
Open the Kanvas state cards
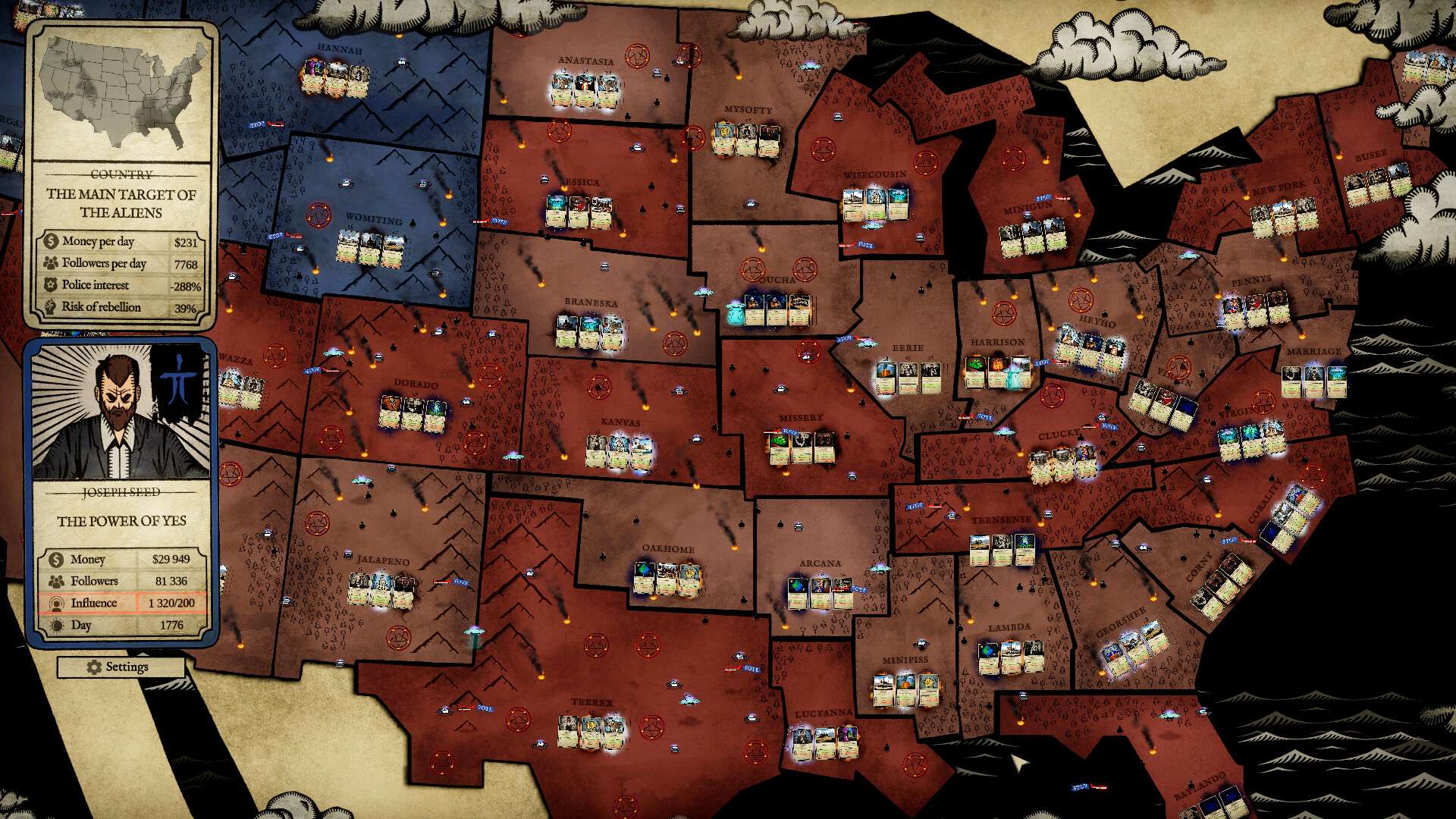point(619,451)
